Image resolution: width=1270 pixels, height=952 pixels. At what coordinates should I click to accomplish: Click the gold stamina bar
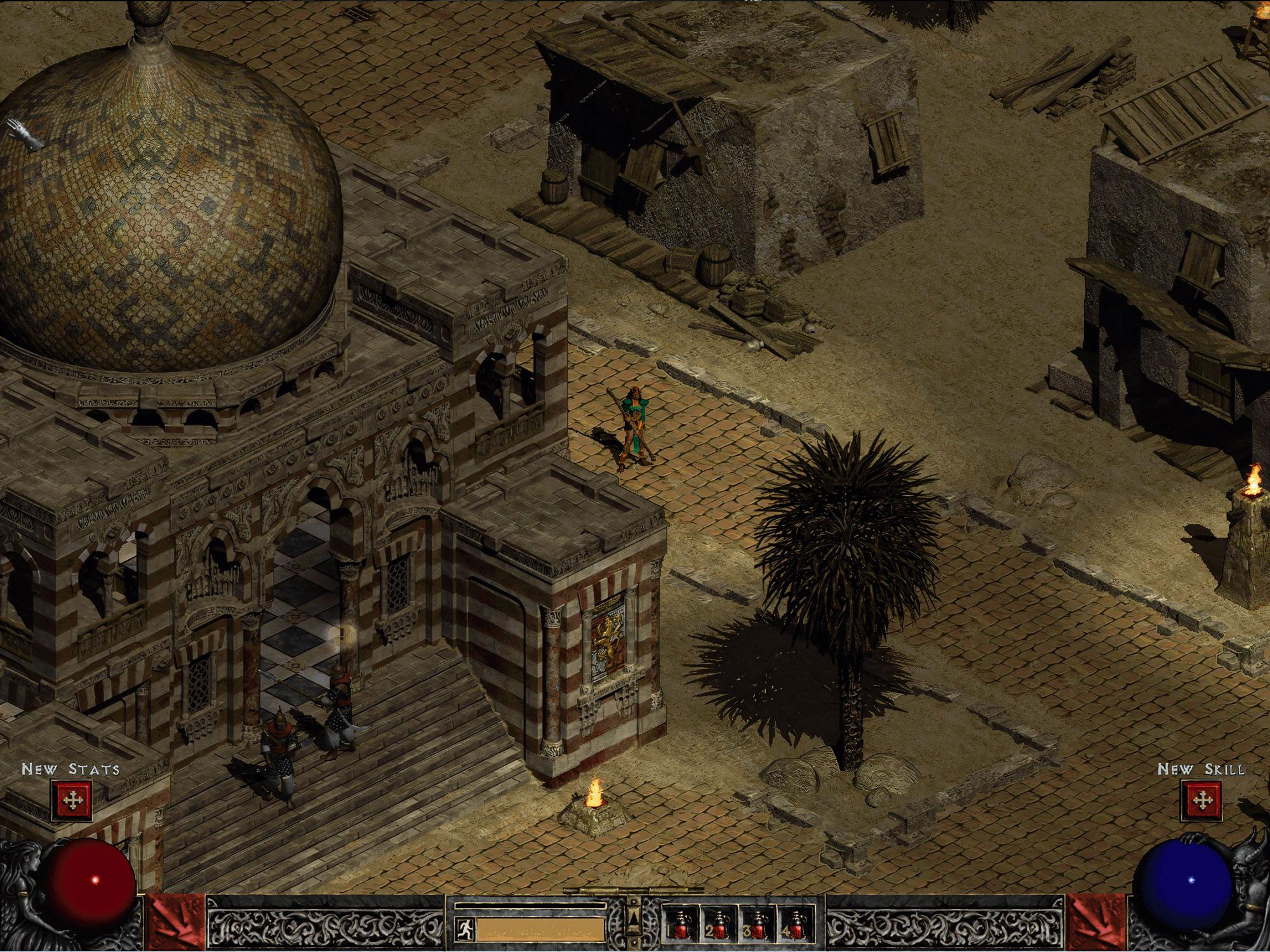pyautogui.click(x=540, y=929)
